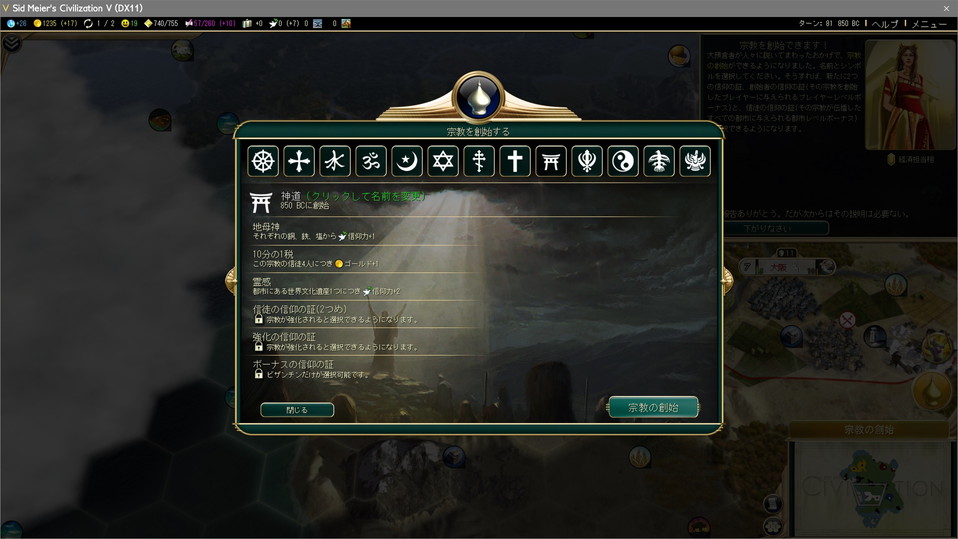Pick the Confucianism water character icon
Viewport: 958px width, 539px height.
coord(335,161)
